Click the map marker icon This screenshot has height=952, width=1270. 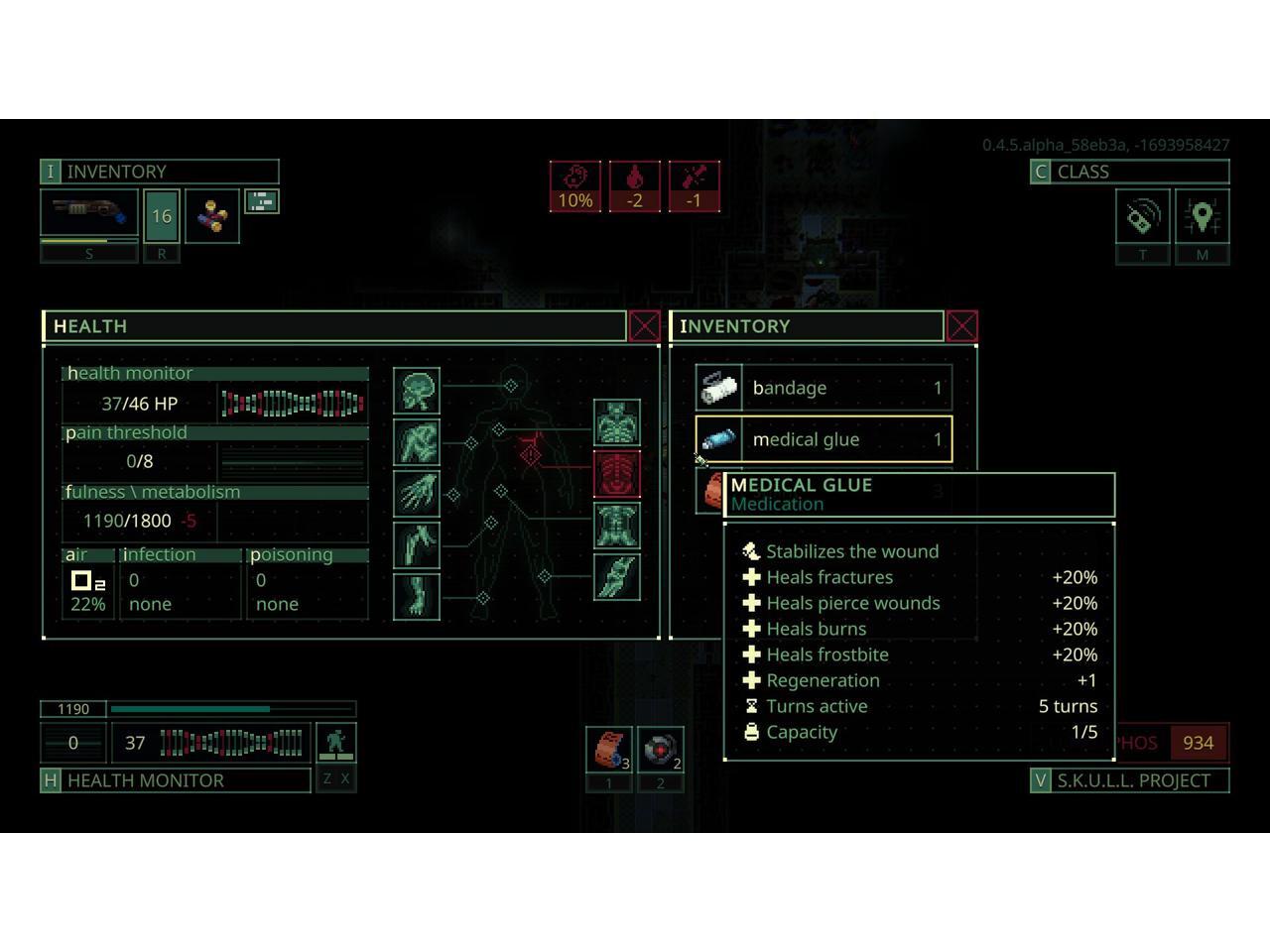[x=1202, y=217]
